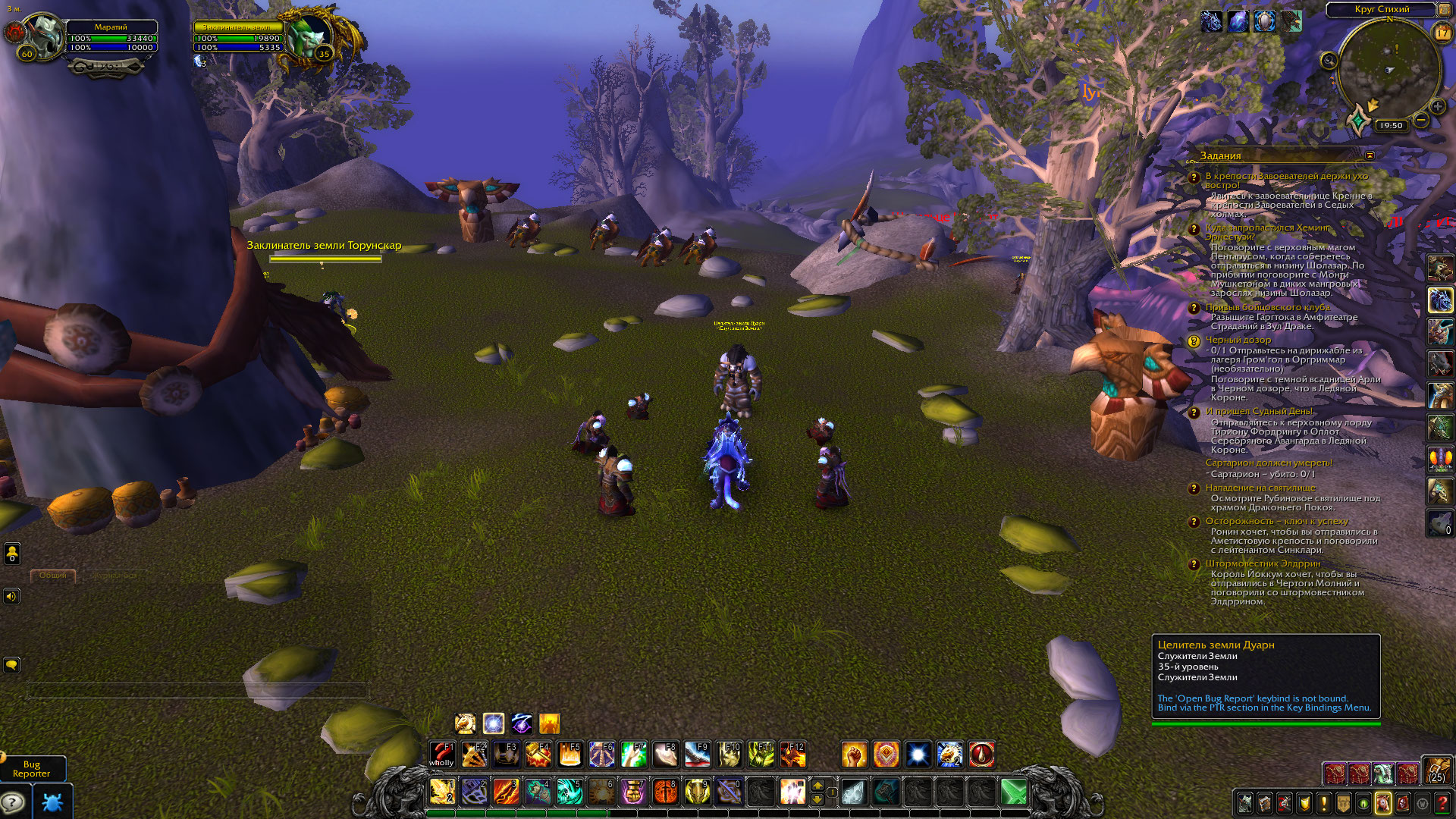This screenshot has height=819, width=1456.
Task: Collapse the Задания quest tracker
Action: pyautogui.click(x=1370, y=155)
